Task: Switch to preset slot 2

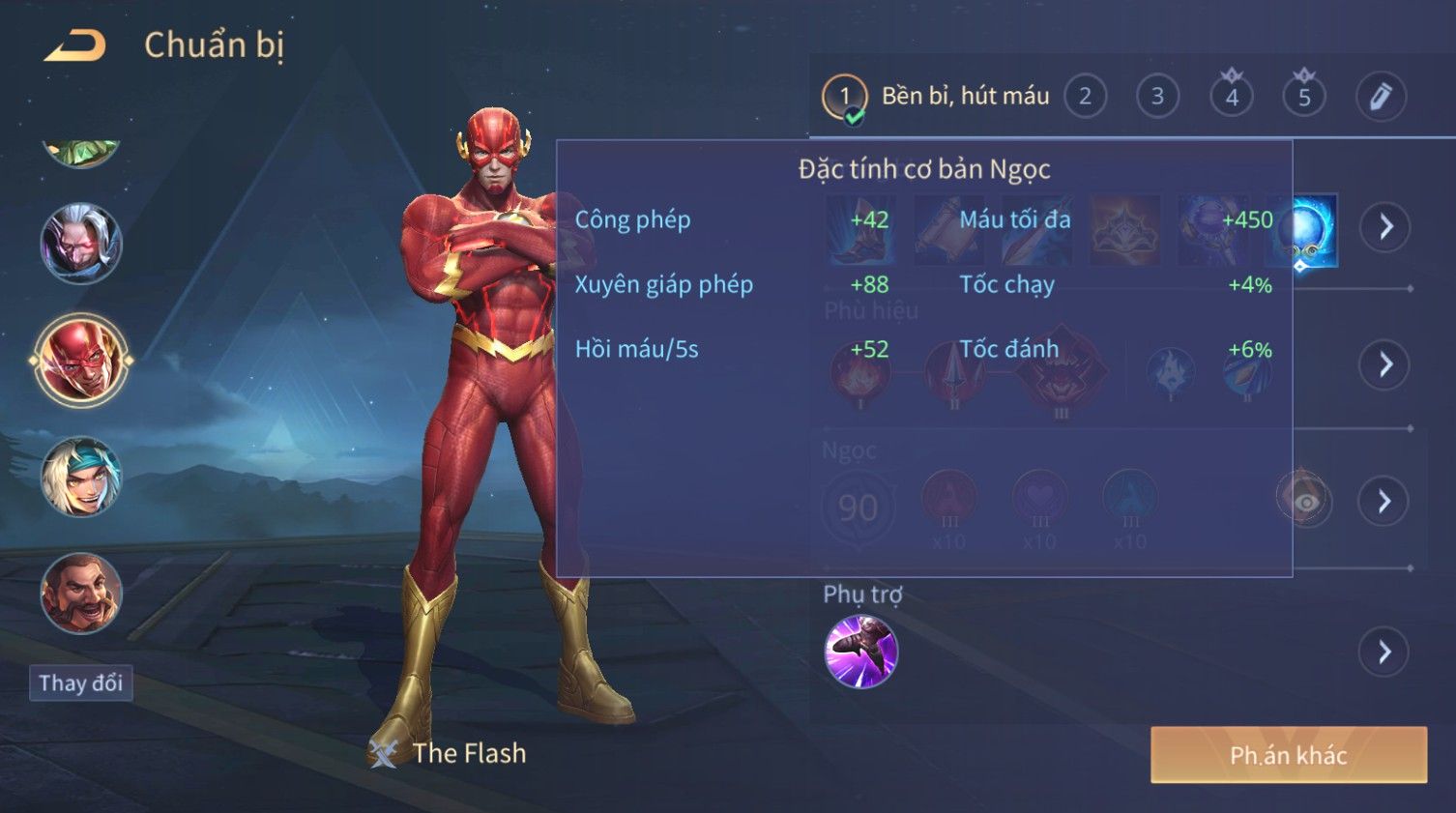Action: tap(1085, 97)
